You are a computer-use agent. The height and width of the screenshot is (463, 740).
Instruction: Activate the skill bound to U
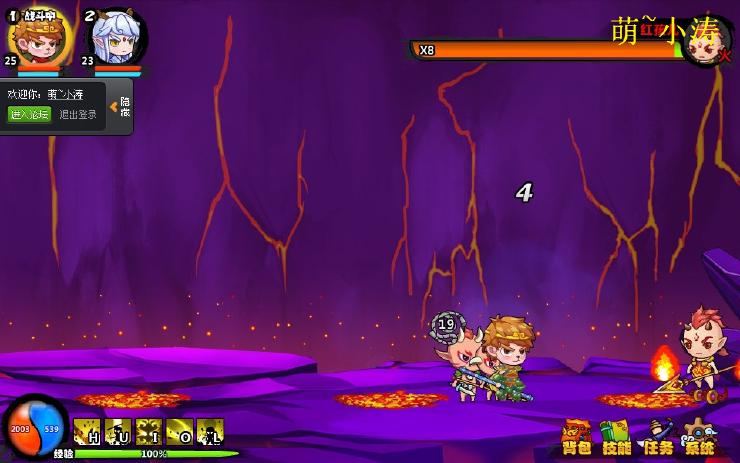(118, 431)
